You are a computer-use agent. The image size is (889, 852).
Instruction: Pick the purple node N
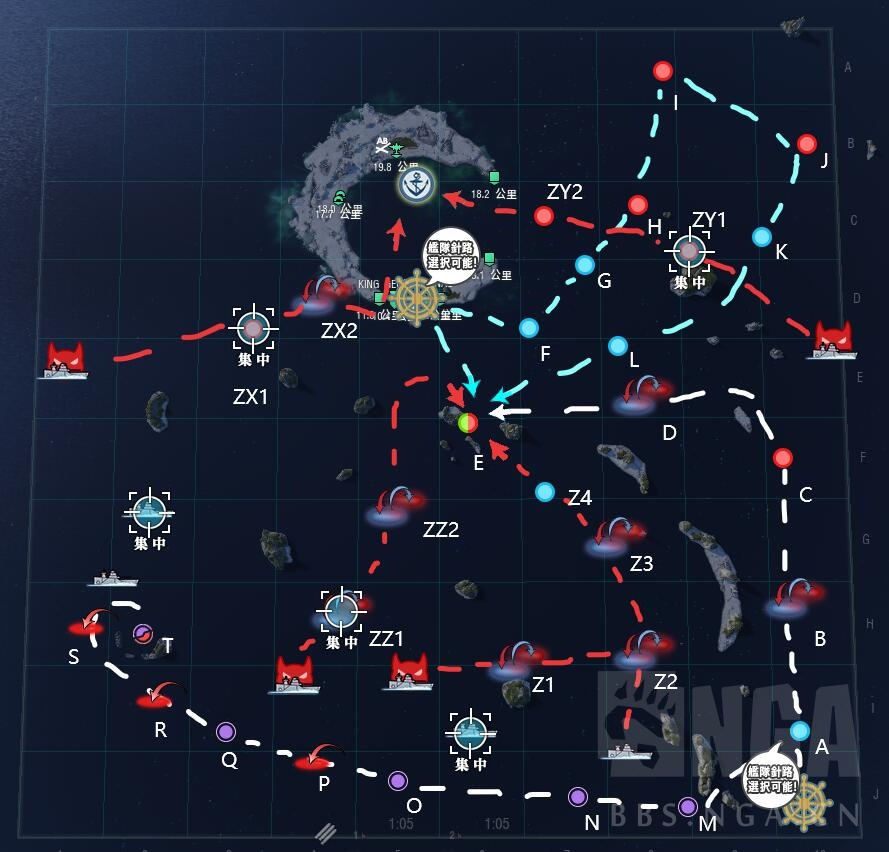click(x=577, y=797)
